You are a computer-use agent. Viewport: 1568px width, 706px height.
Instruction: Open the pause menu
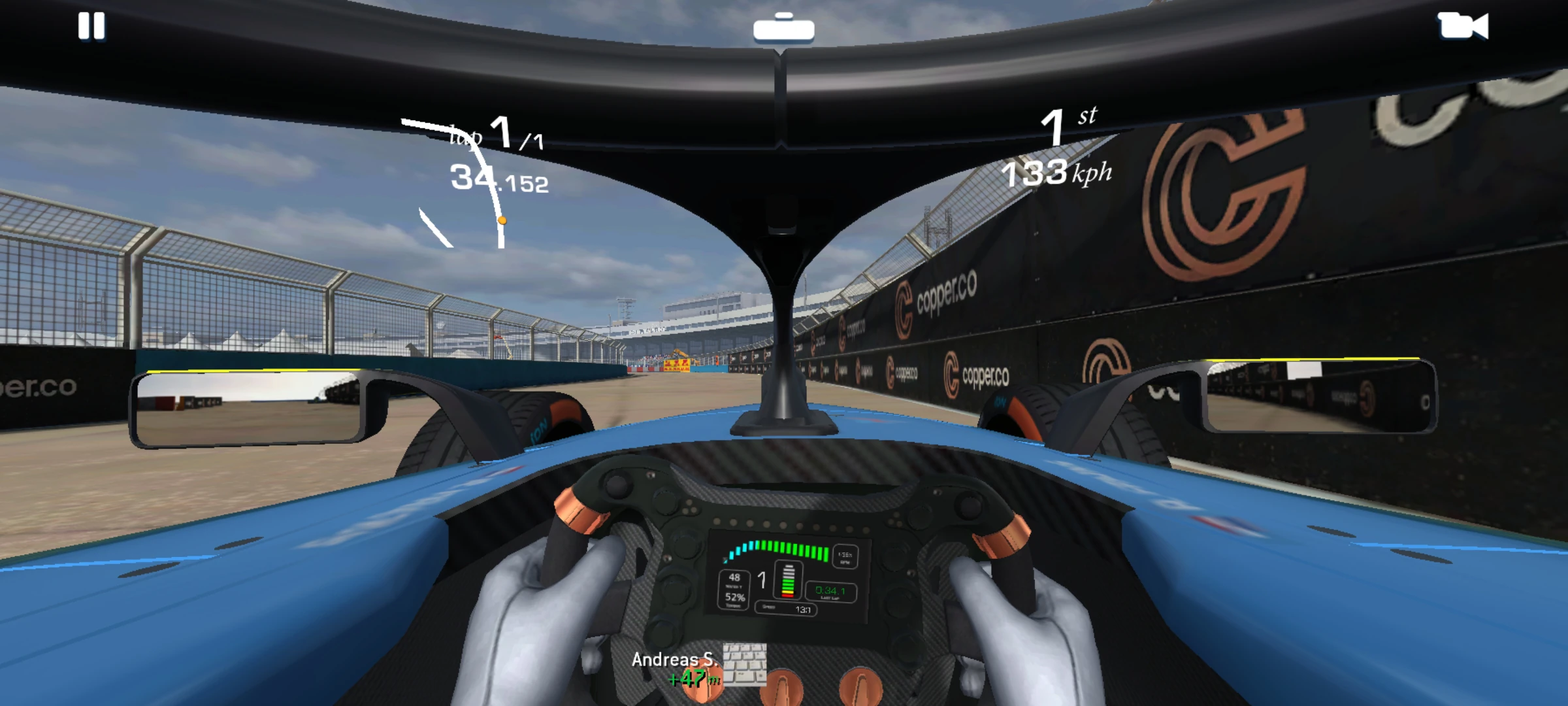[93, 27]
